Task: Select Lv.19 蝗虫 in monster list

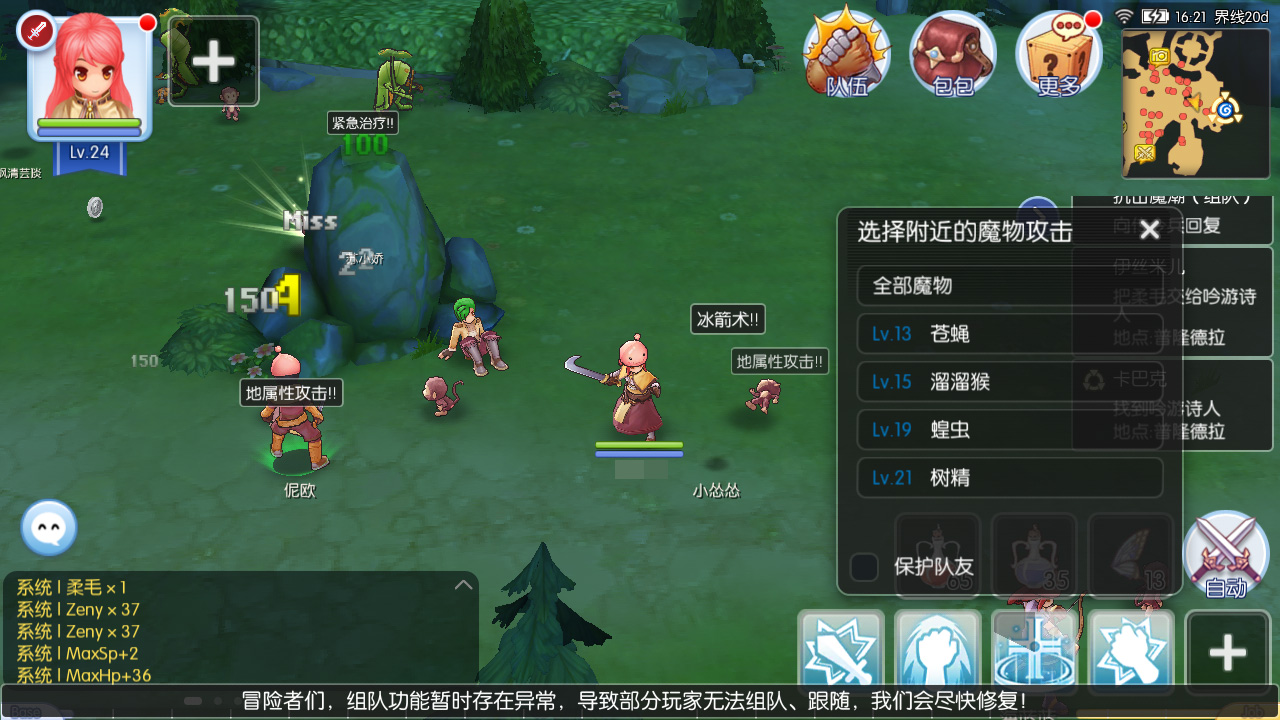Action: pyautogui.click(x=1011, y=430)
